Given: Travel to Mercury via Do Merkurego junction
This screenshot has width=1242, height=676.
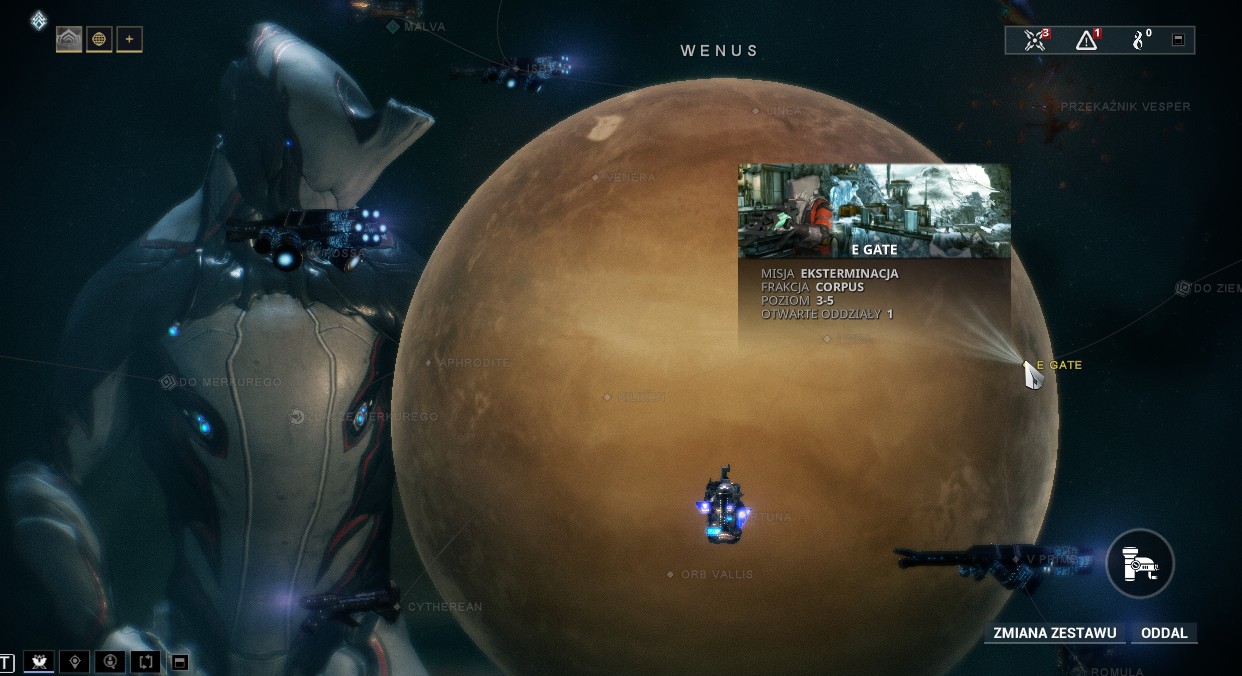Looking at the screenshot, I should [168, 382].
